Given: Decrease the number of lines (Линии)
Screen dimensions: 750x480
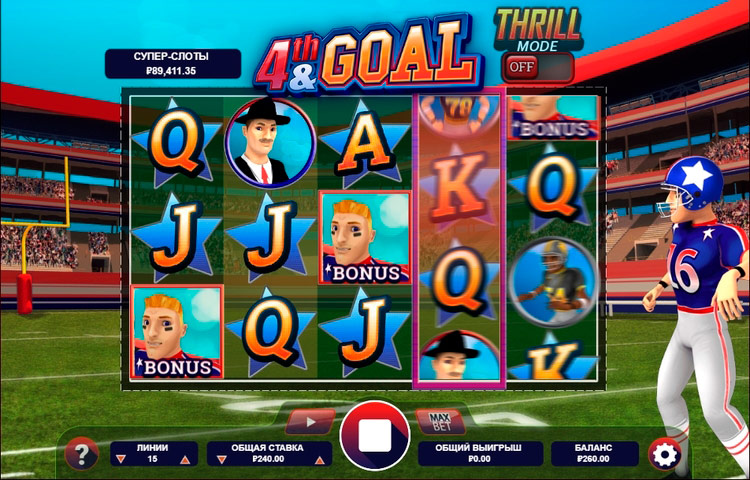Looking at the screenshot, I should pyautogui.click(x=122, y=459).
